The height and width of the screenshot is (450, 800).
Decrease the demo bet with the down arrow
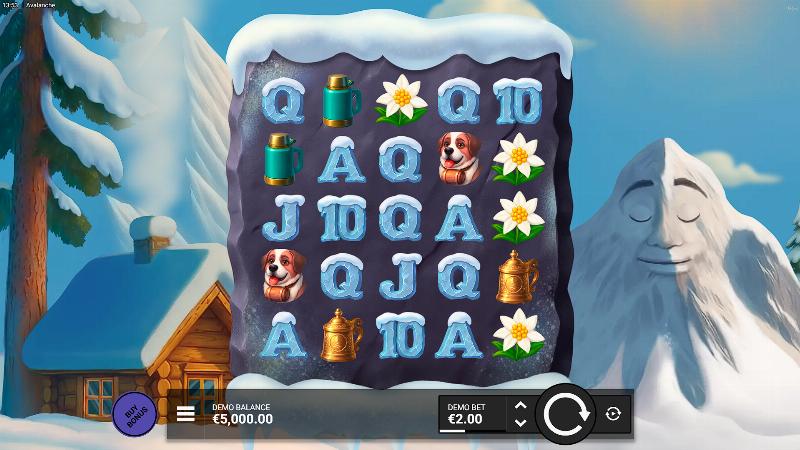click(x=519, y=422)
